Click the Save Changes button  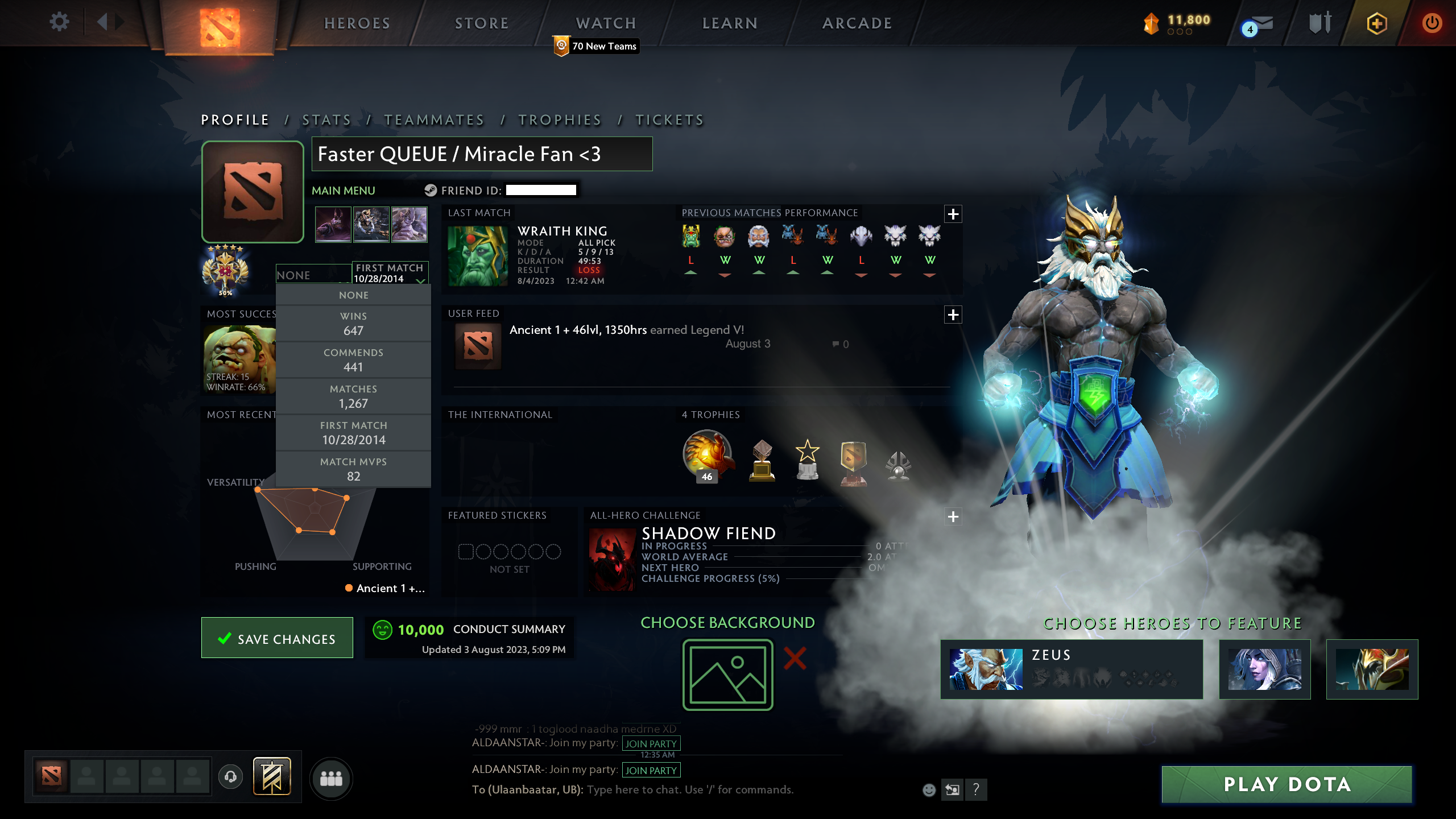[277, 638]
